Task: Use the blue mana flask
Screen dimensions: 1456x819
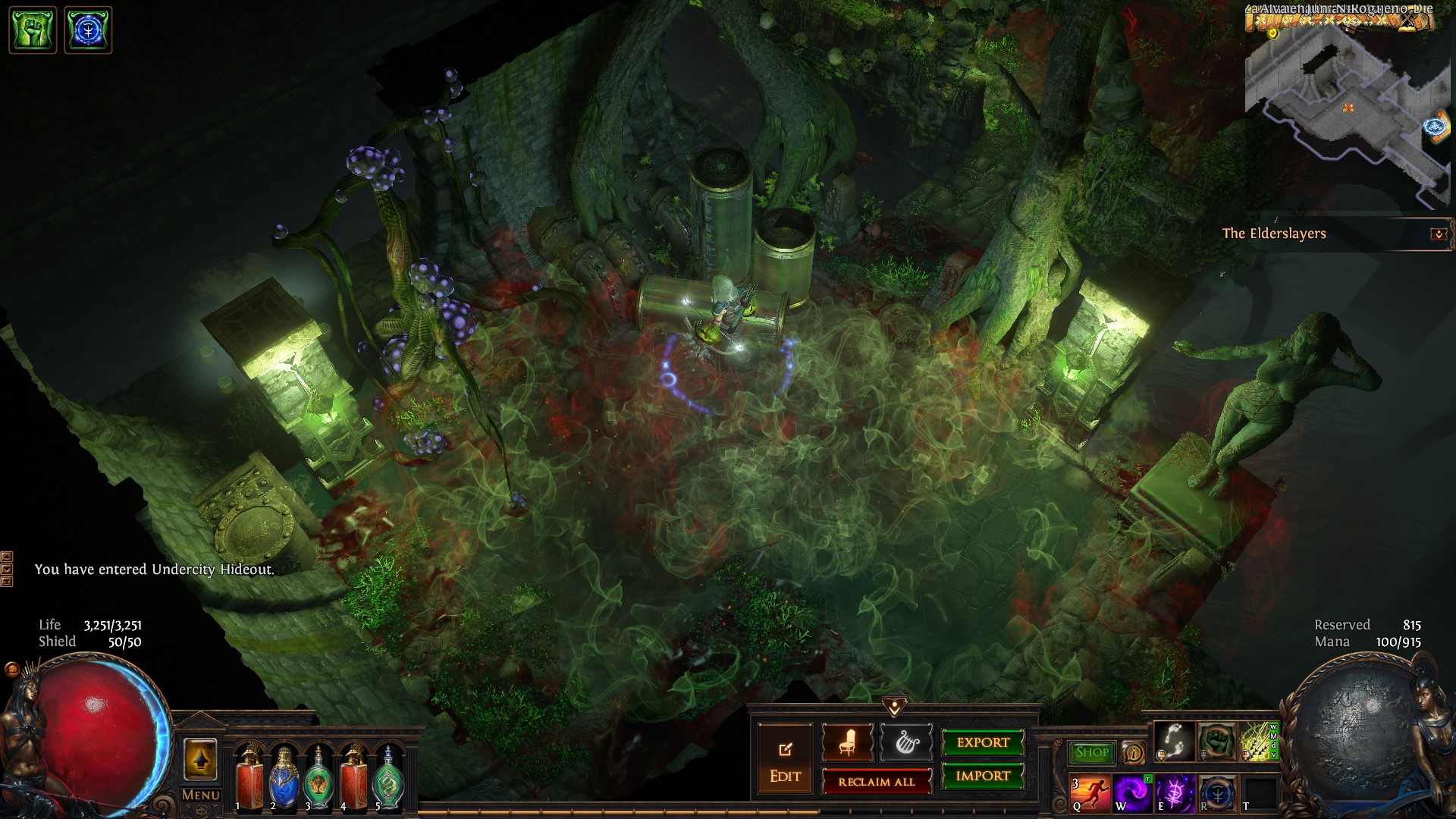Action: (x=285, y=777)
